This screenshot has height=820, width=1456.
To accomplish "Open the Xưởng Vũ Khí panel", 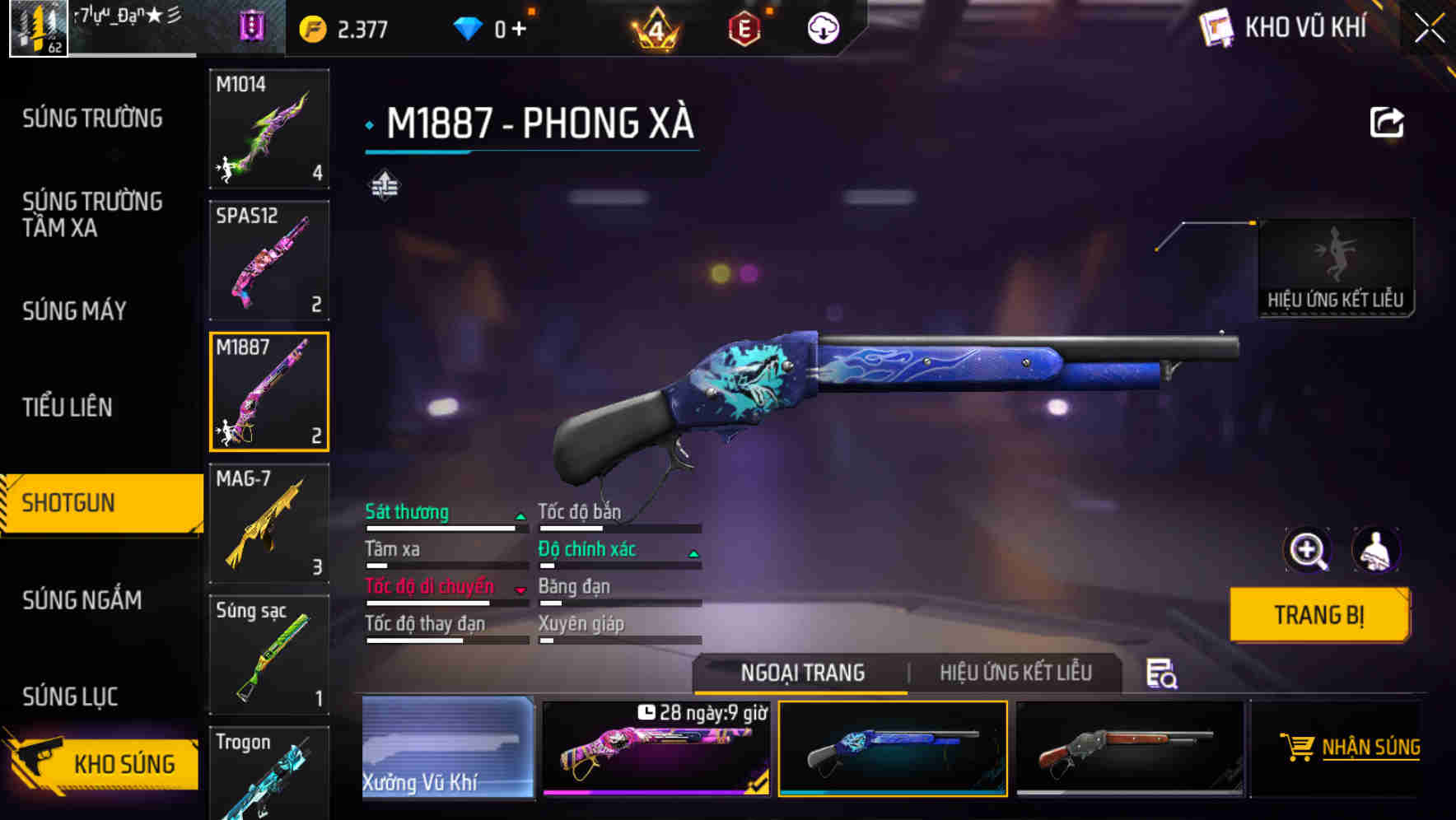I will point(449,748).
